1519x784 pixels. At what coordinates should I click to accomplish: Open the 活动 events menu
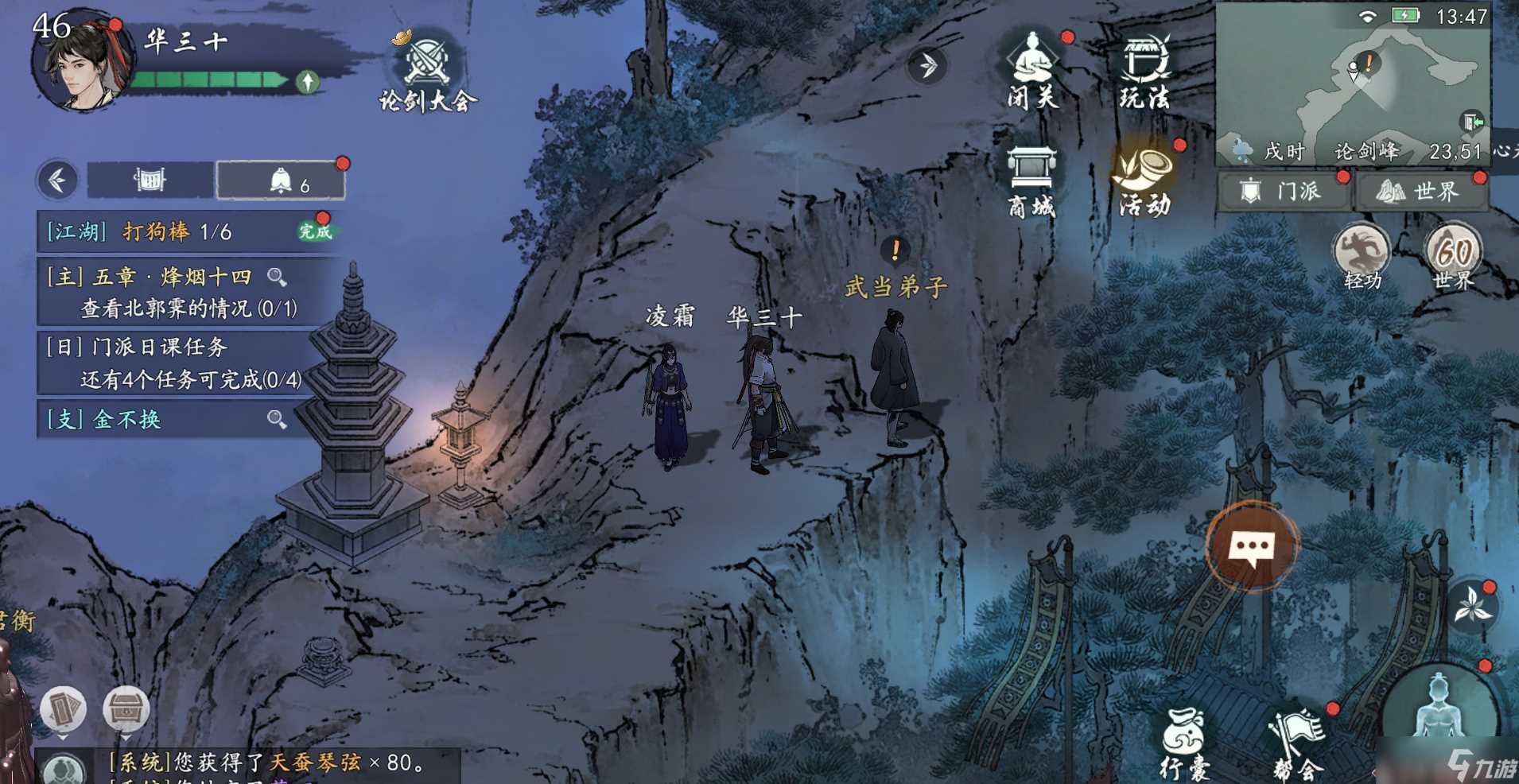tap(1144, 179)
